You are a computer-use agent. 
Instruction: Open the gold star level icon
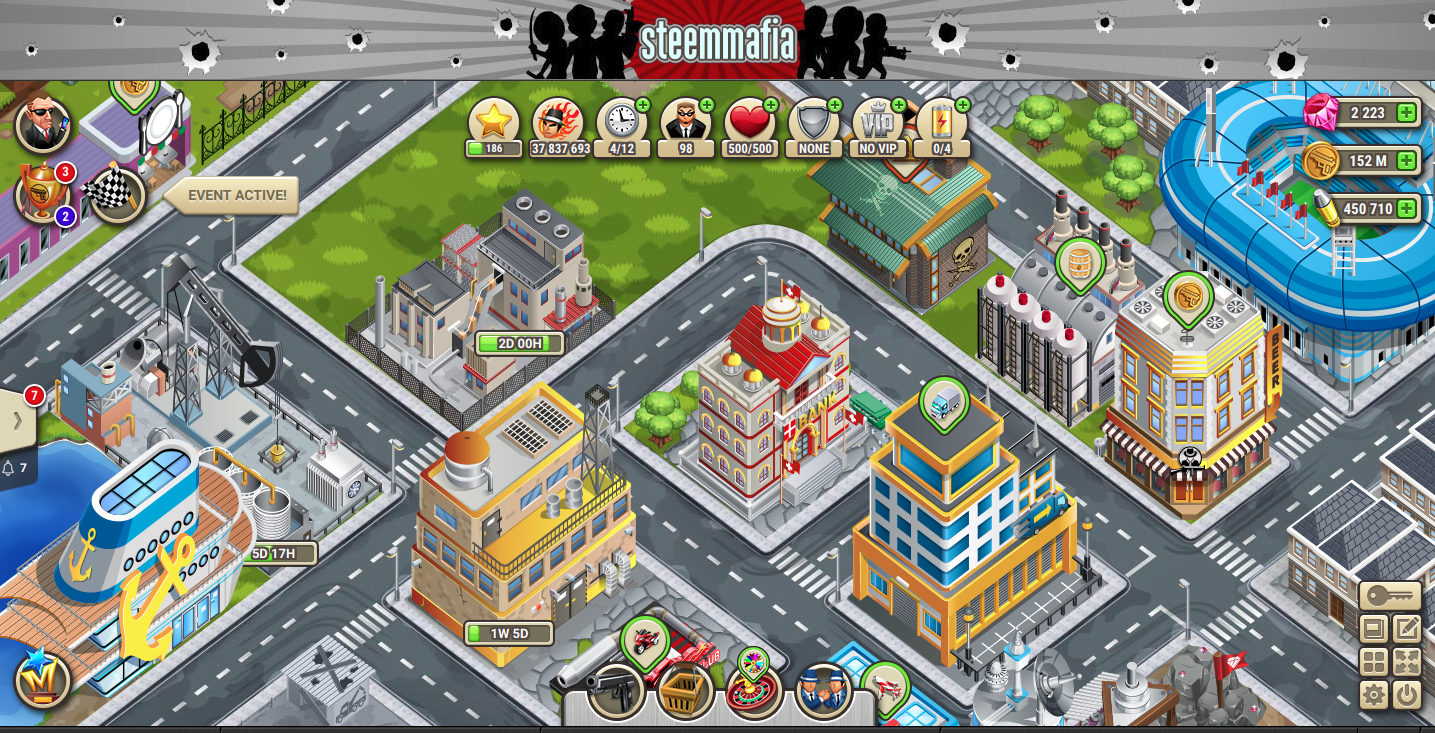(x=494, y=122)
